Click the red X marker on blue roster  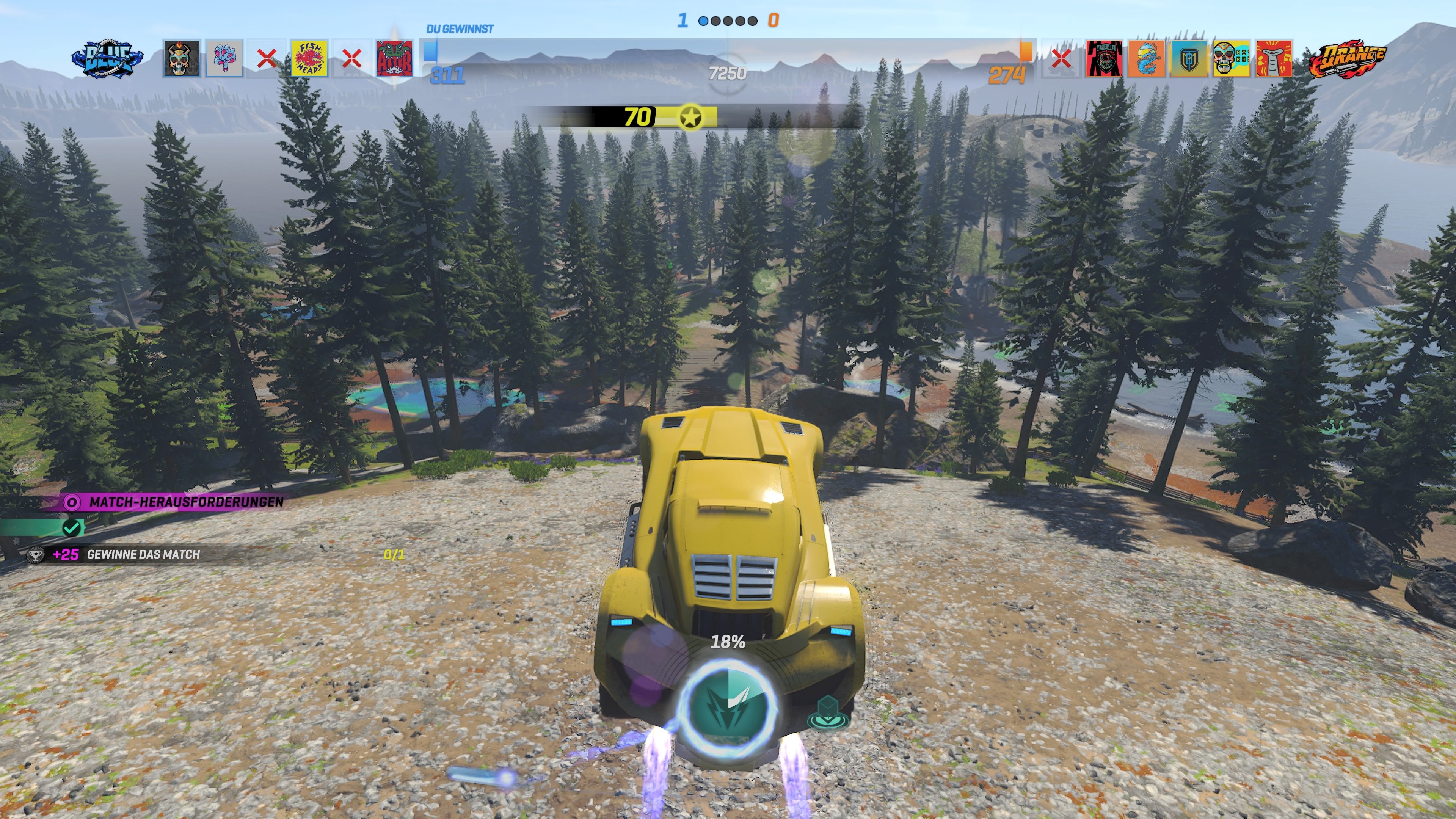pos(267,58)
